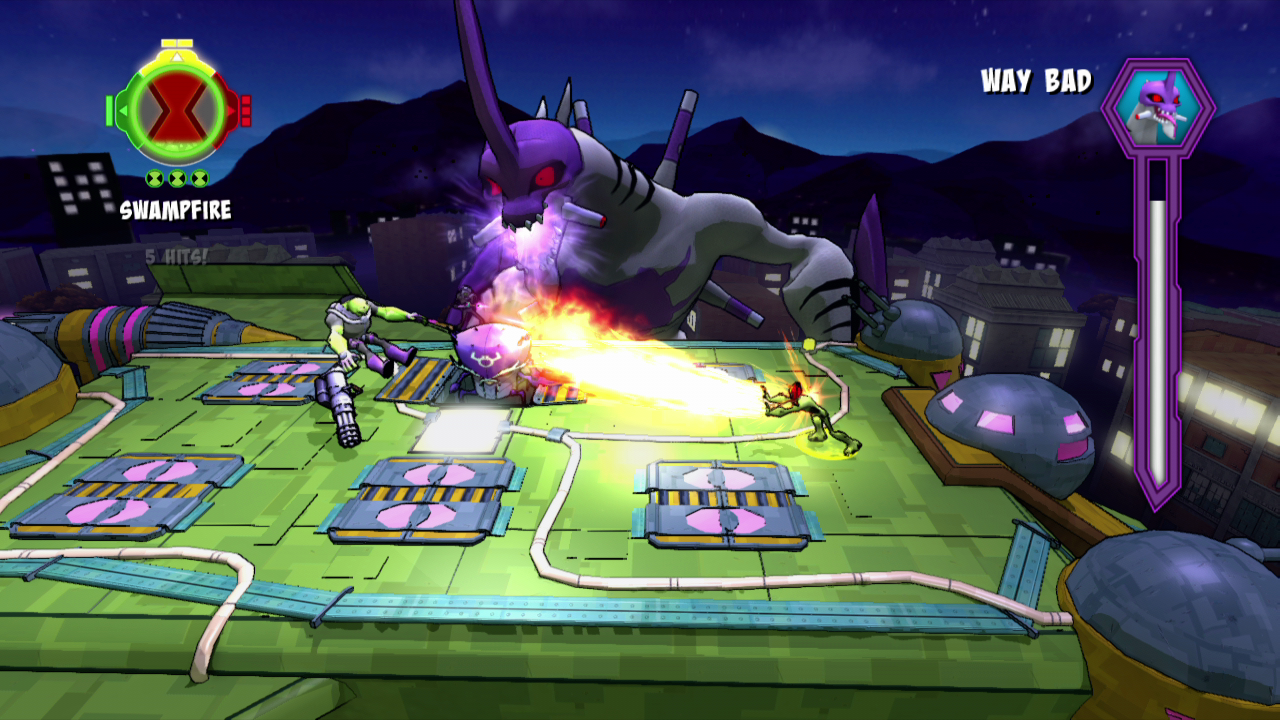
Task: Select the Way Bad boss portrait
Action: pos(1157,107)
